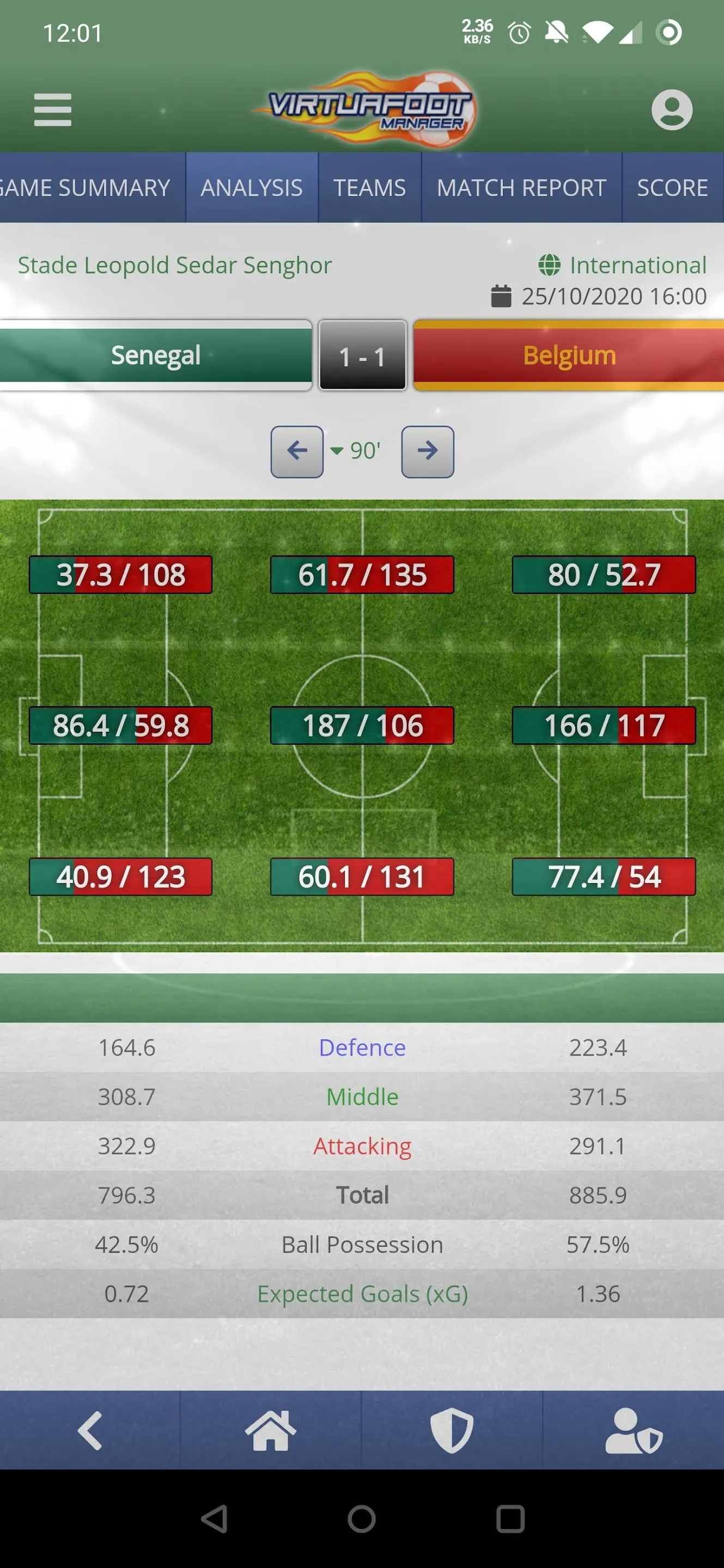
Task: Open the MATCH REPORT tab
Action: [521, 187]
